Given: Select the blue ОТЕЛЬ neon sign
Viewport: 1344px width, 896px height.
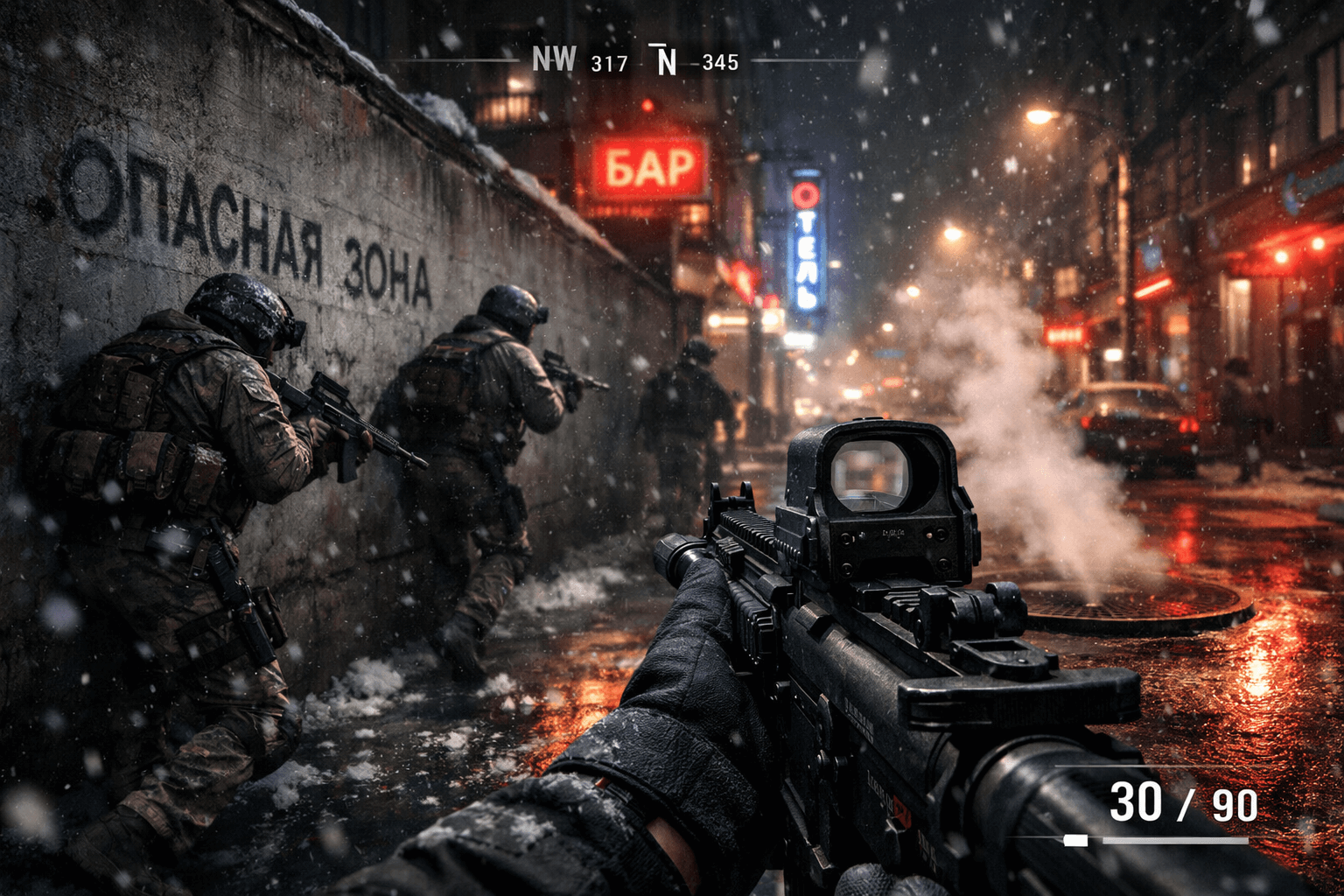Looking at the screenshot, I should (x=804, y=245).
